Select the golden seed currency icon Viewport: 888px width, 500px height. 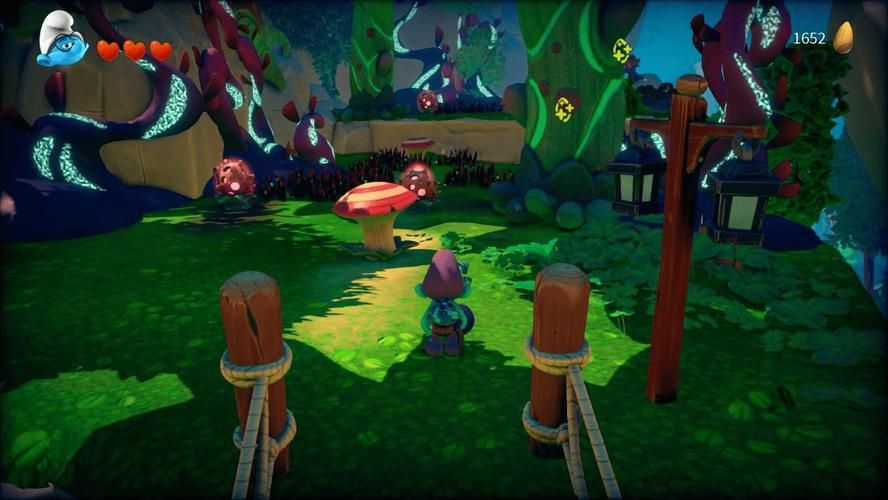point(844,38)
